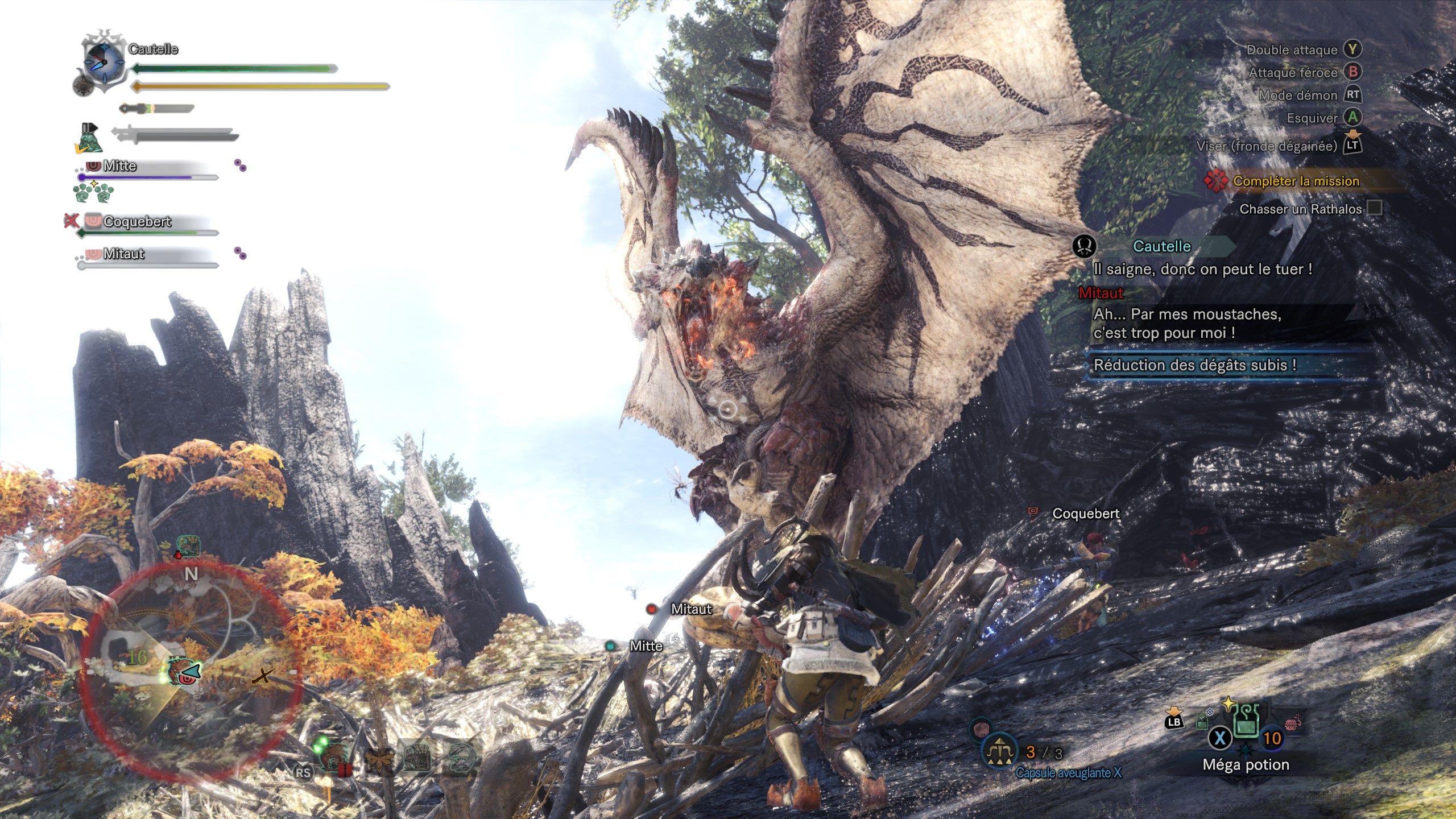Select party member Mitte

coord(119,166)
